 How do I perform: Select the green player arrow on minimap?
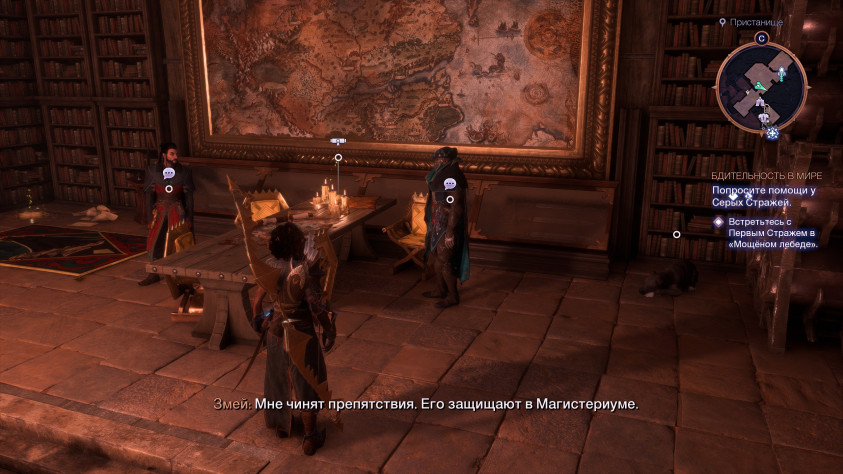pyautogui.click(x=761, y=87)
